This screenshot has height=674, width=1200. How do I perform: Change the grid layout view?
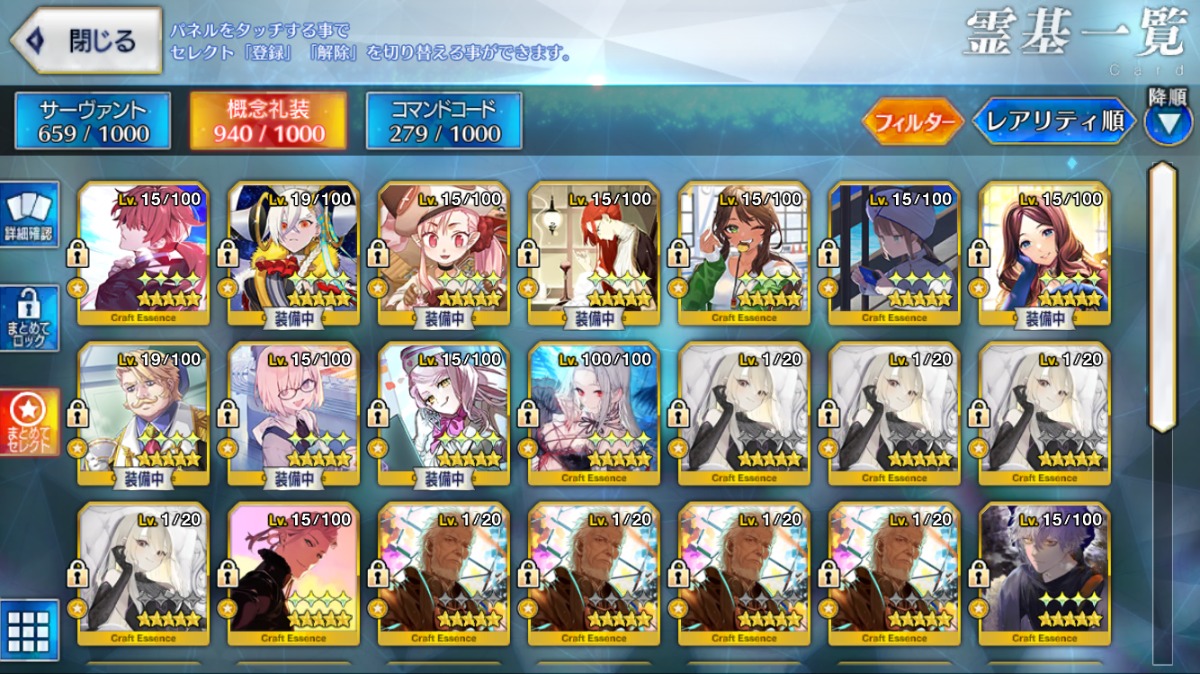click(x=29, y=630)
